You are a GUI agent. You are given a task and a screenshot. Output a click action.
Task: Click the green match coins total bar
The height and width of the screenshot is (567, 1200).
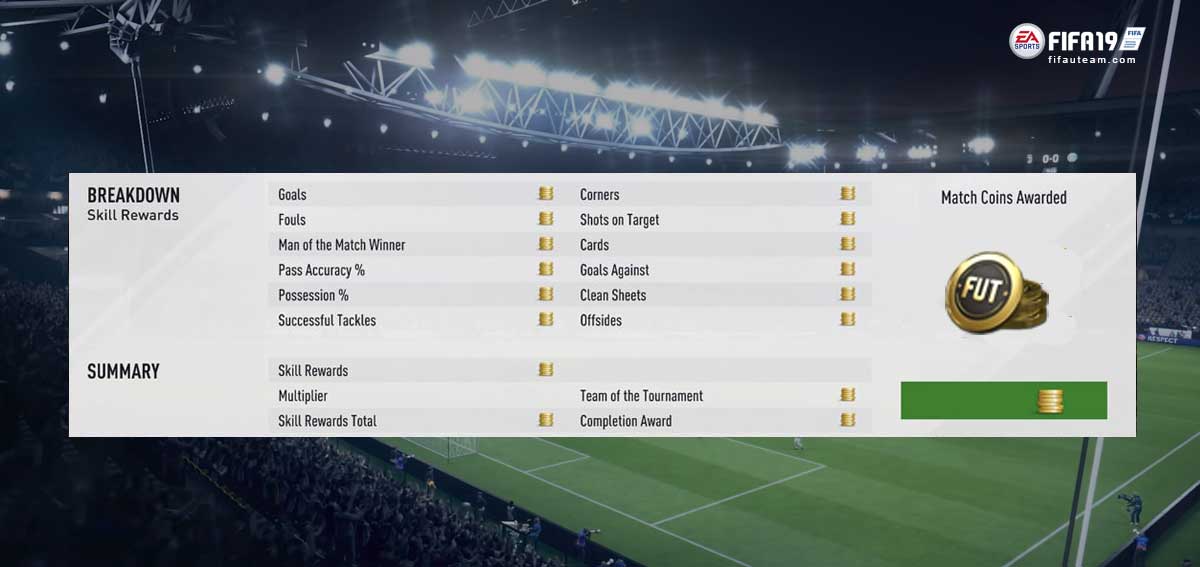(x=1003, y=400)
